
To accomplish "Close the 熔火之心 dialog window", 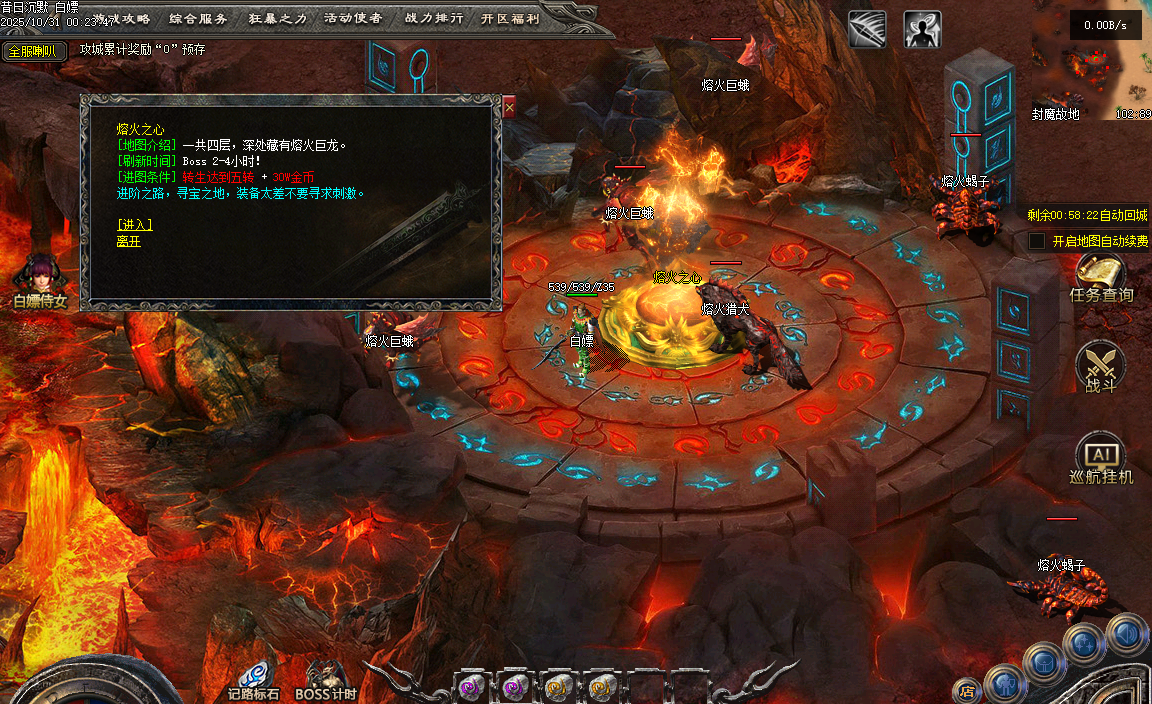I will tap(509, 105).
